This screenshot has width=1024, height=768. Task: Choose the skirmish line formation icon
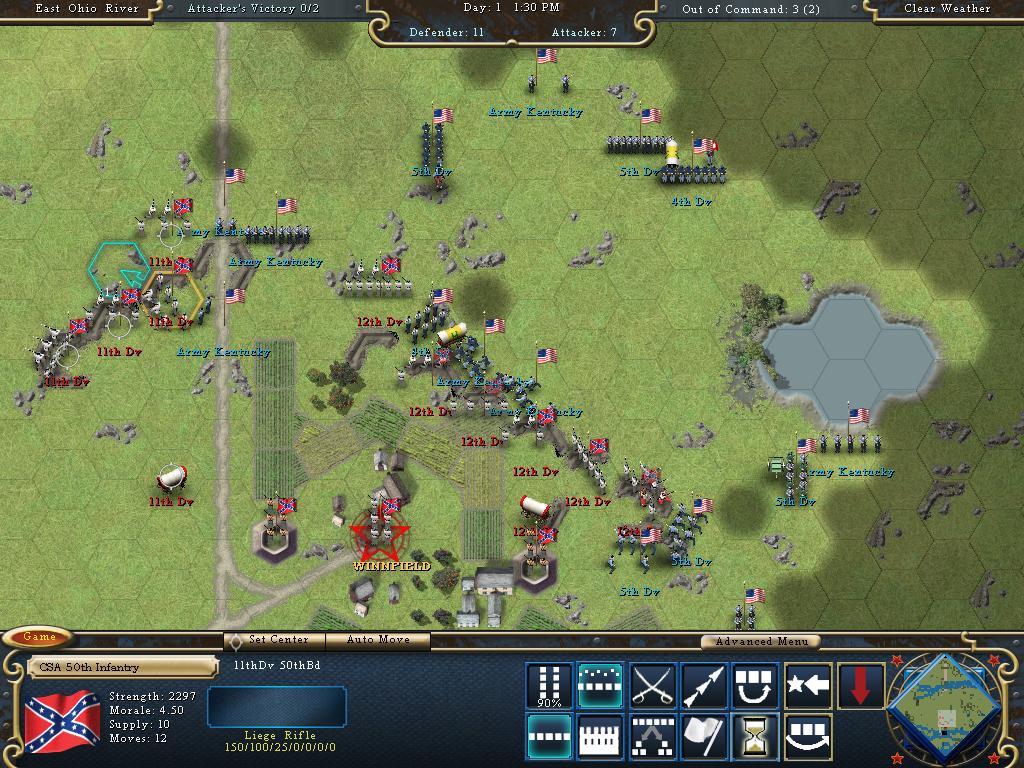(x=600, y=685)
